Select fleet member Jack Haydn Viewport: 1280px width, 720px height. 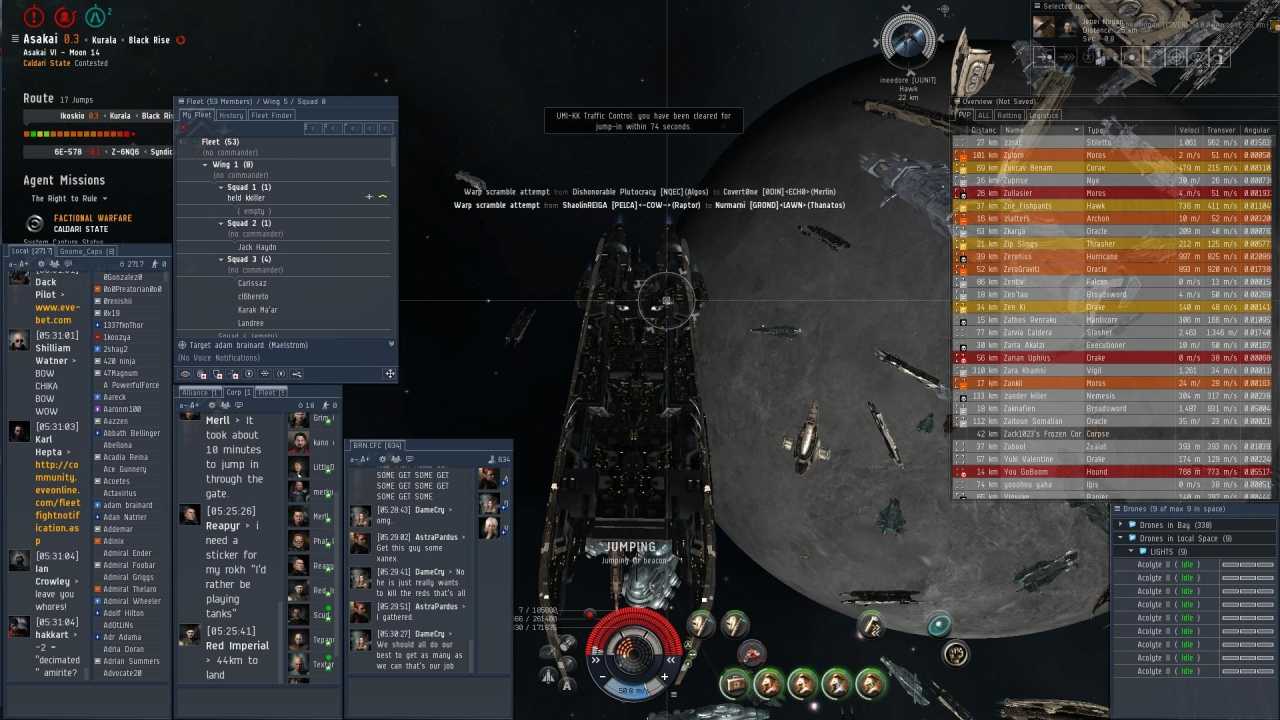click(257, 247)
